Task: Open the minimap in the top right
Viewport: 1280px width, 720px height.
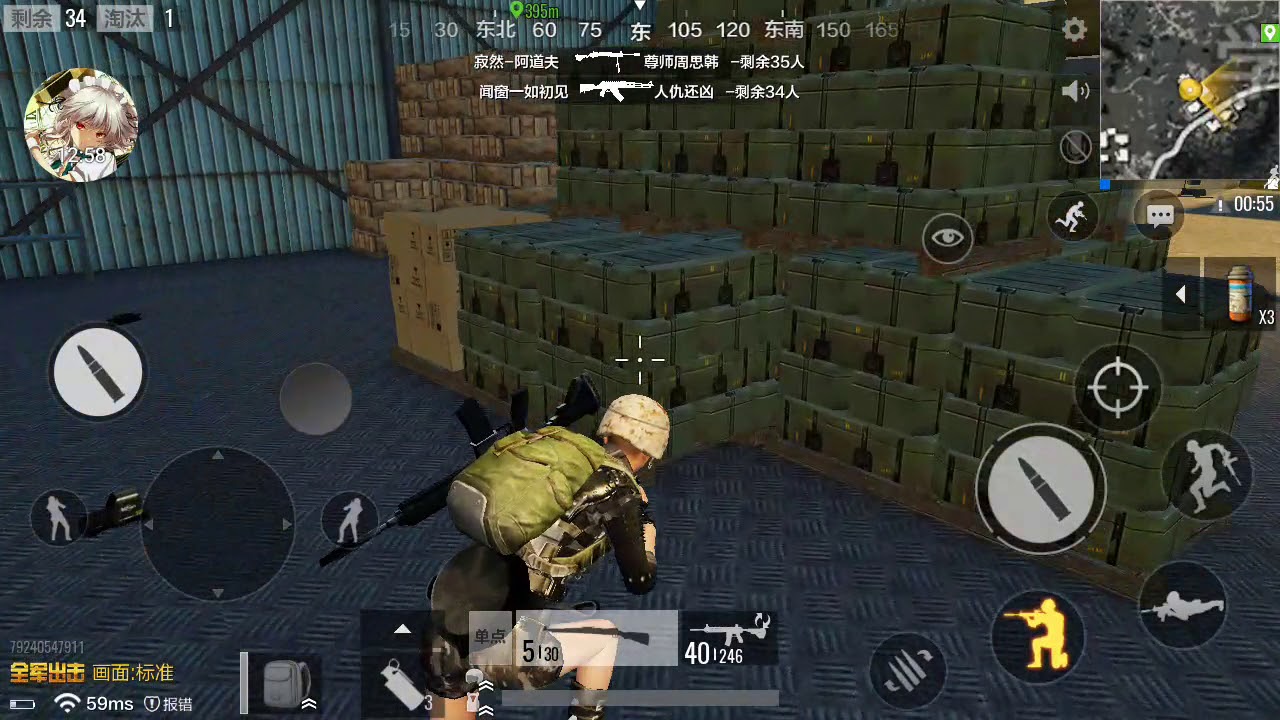Action: (x=1190, y=90)
